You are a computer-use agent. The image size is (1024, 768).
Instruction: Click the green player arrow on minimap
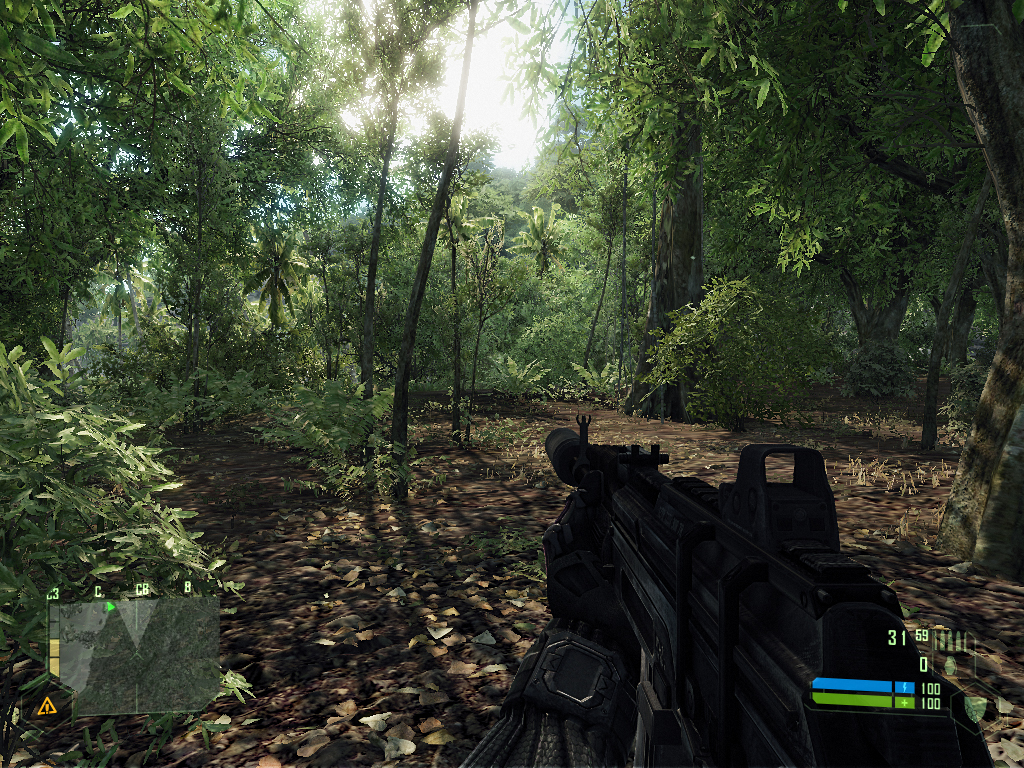tap(111, 606)
